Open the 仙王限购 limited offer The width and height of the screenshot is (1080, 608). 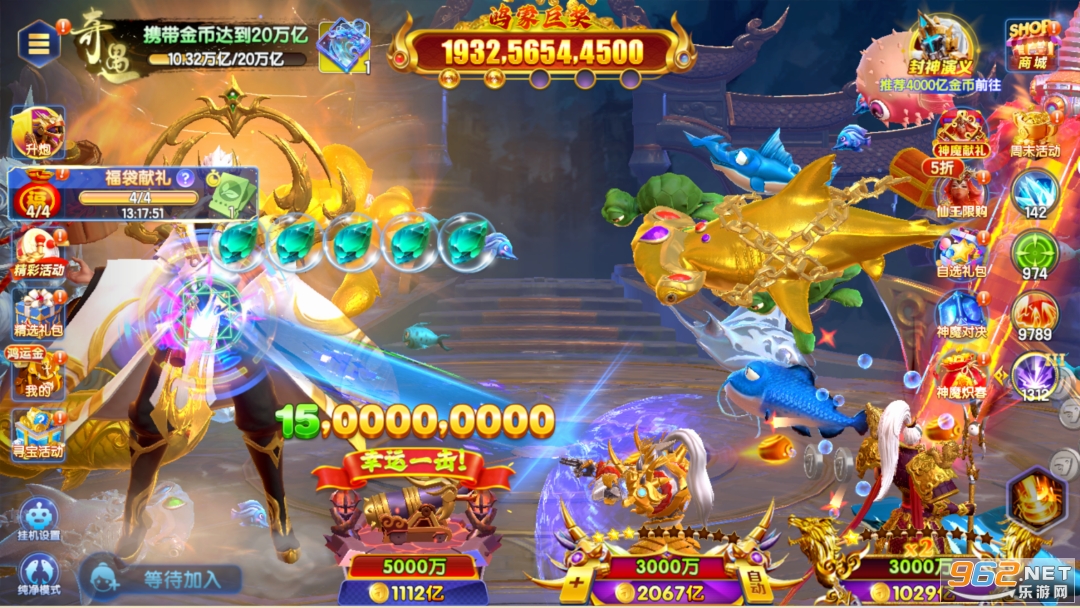pyautogui.click(x=961, y=194)
